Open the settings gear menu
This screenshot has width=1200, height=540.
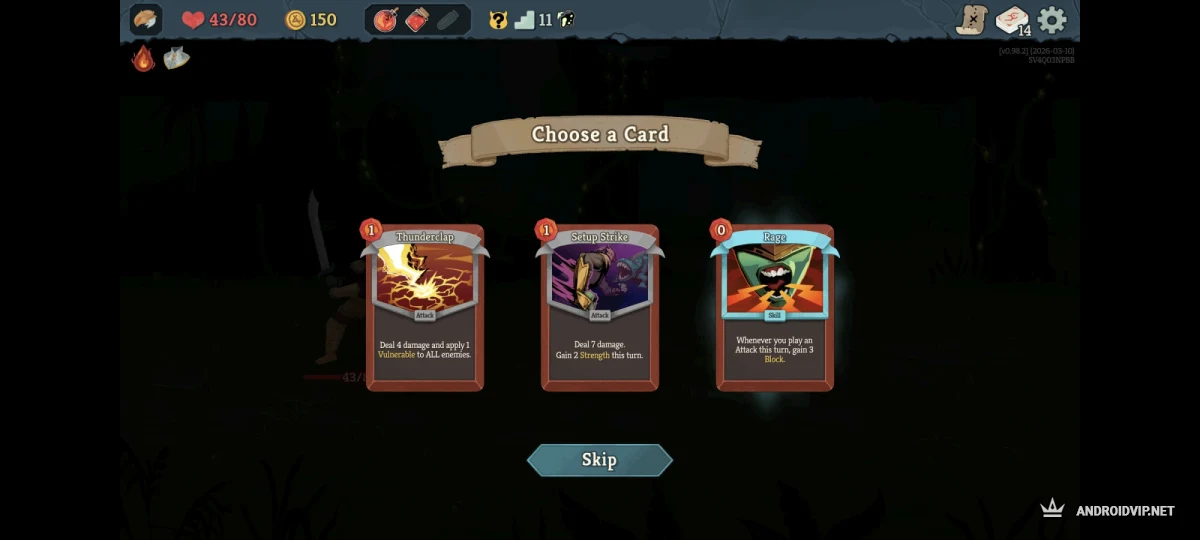[1052, 20]
